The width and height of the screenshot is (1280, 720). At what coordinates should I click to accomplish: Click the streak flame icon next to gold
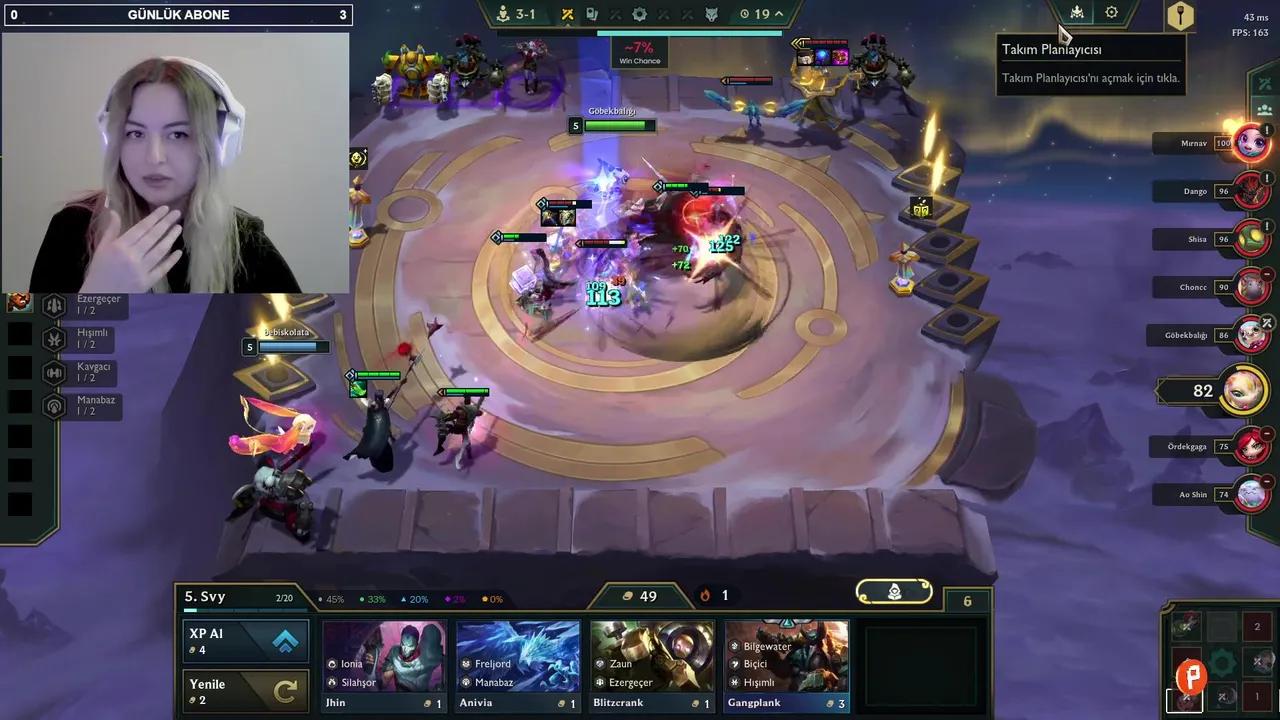[x=704, y=596]
